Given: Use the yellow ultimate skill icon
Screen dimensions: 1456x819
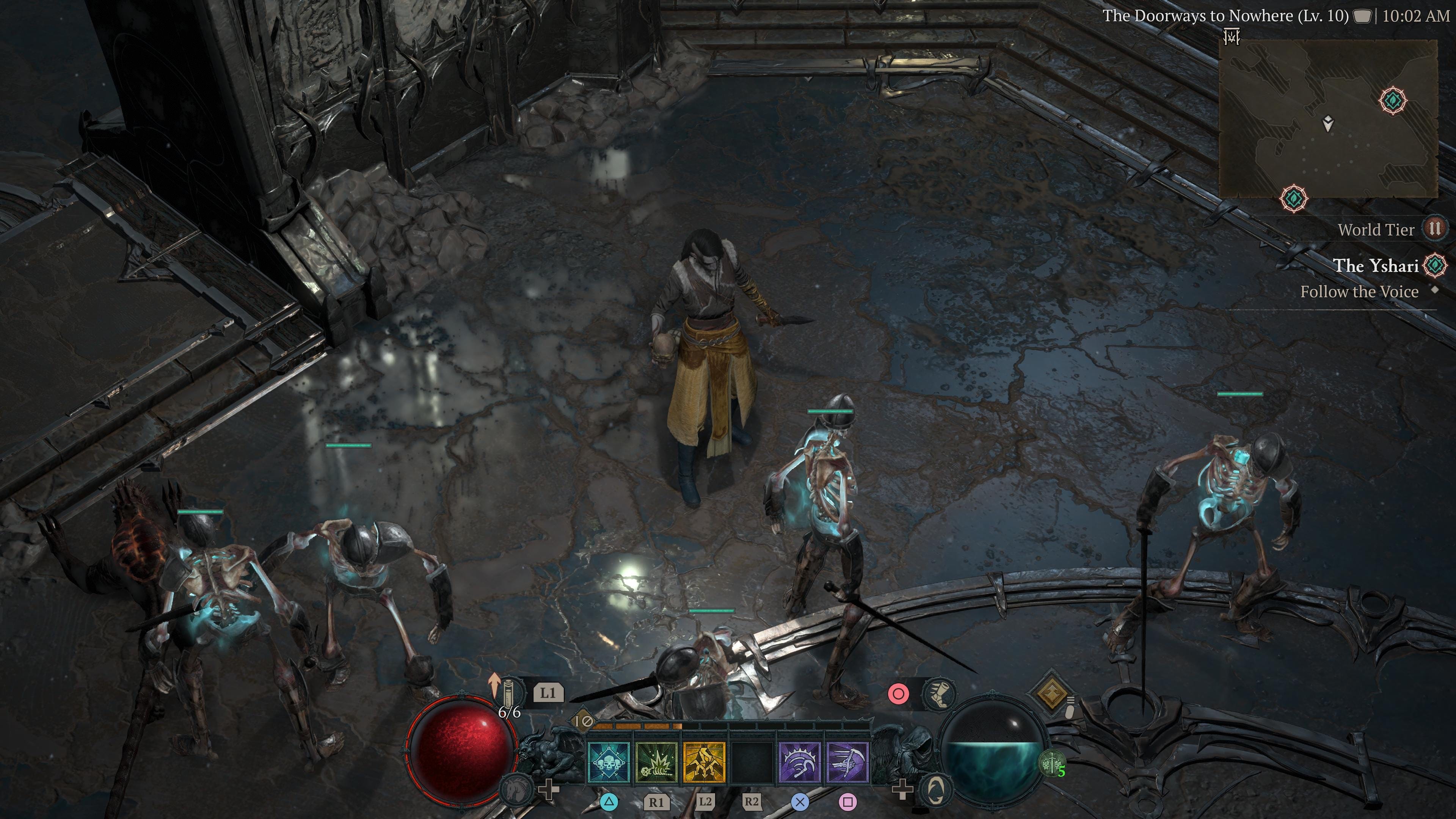Looking at the screenshot, I should 704,763.
